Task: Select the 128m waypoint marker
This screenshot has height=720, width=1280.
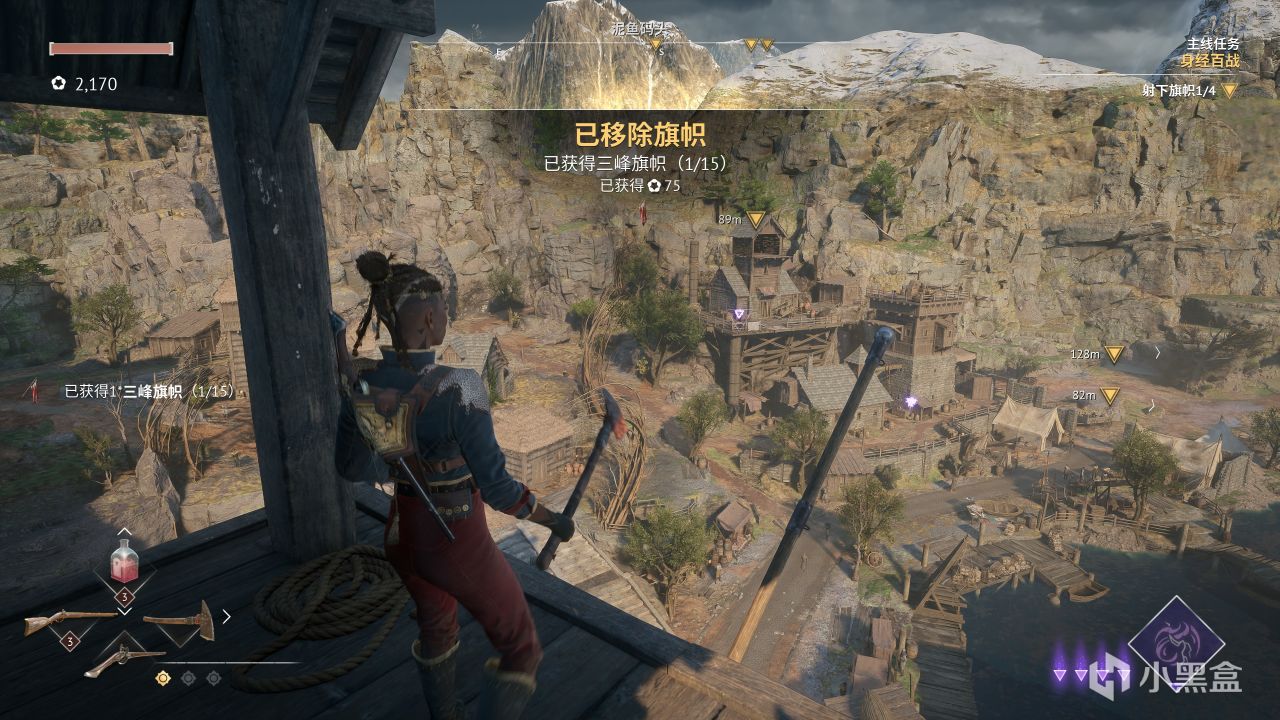Action: coord(1114,353)
